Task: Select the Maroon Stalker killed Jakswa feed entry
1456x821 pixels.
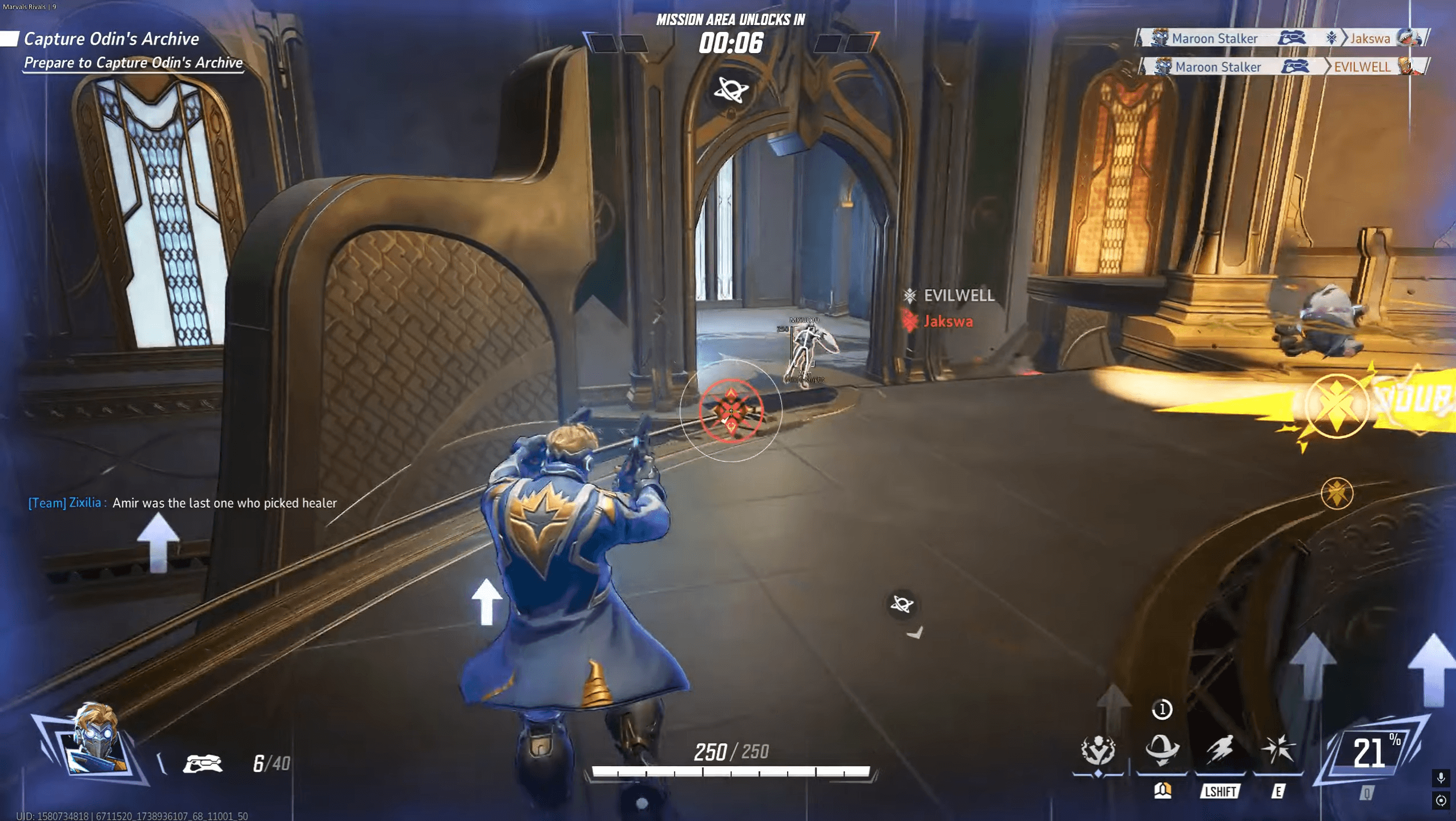Action: tap(1283, 38)
